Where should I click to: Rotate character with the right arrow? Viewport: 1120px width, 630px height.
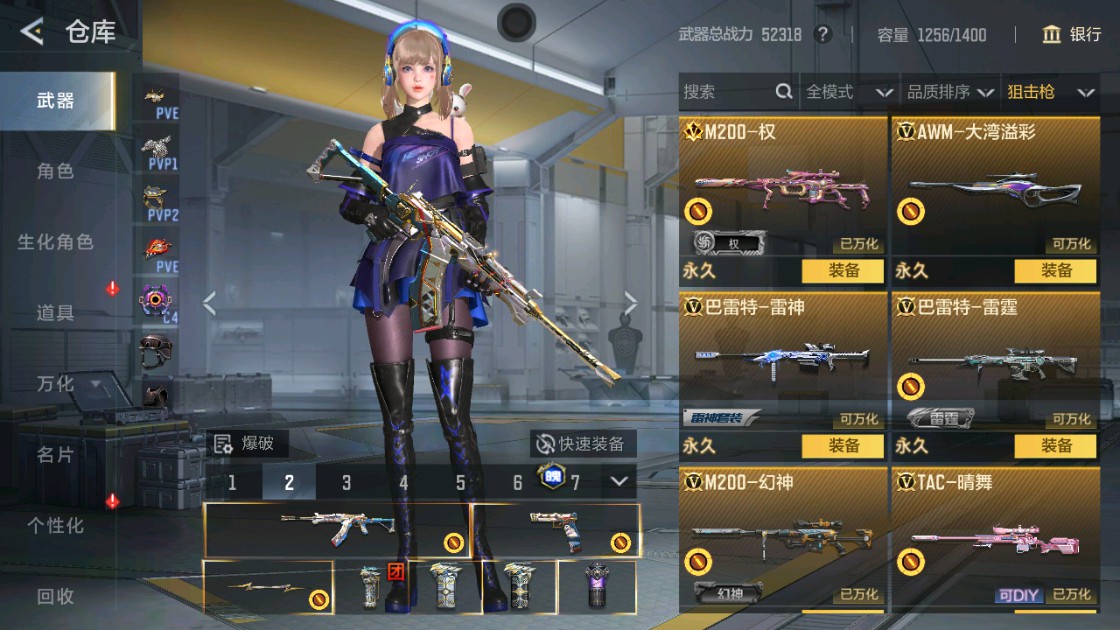[x=631, y=303]
